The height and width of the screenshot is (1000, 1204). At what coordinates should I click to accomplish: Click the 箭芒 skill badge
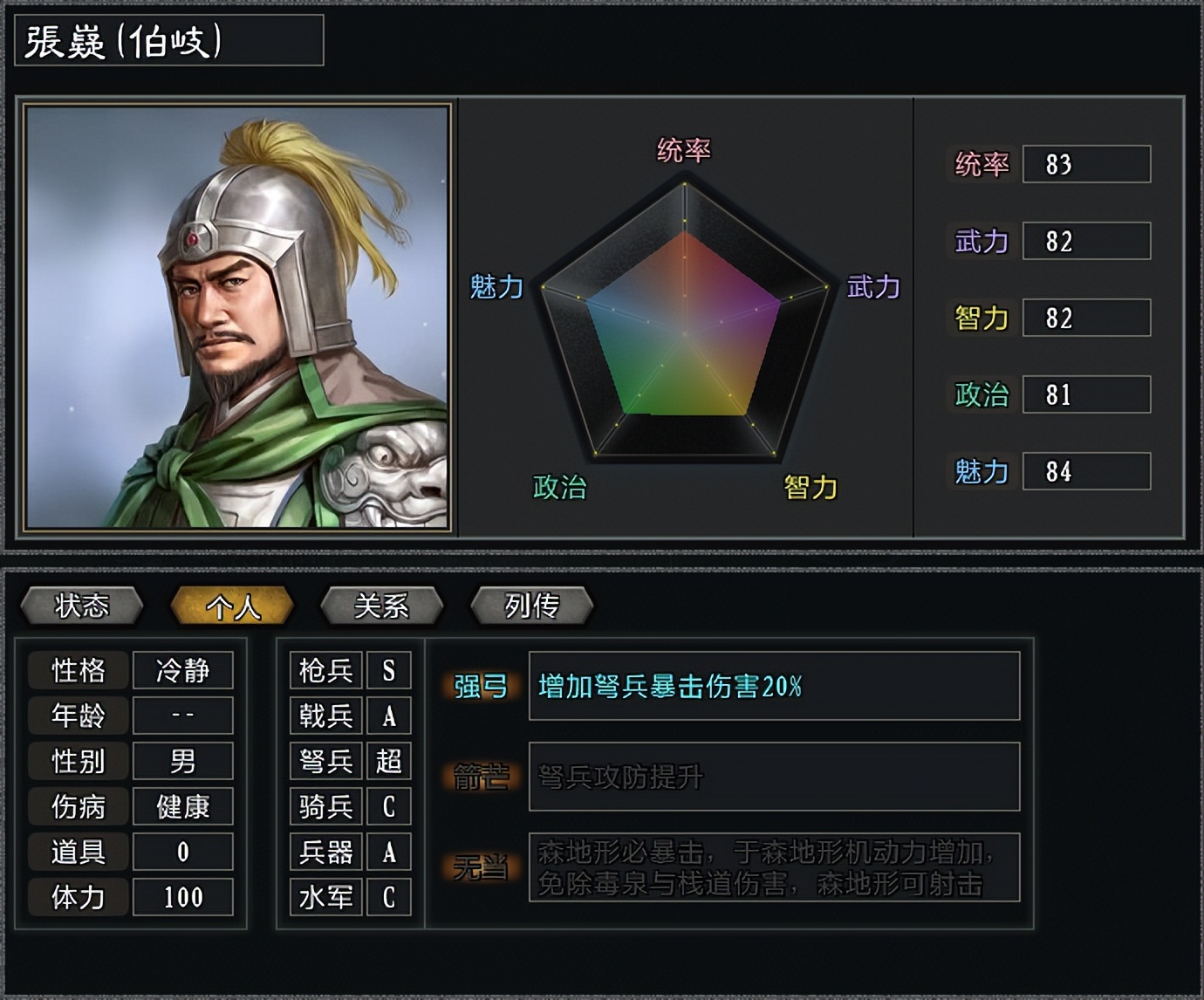coord(482,777)
